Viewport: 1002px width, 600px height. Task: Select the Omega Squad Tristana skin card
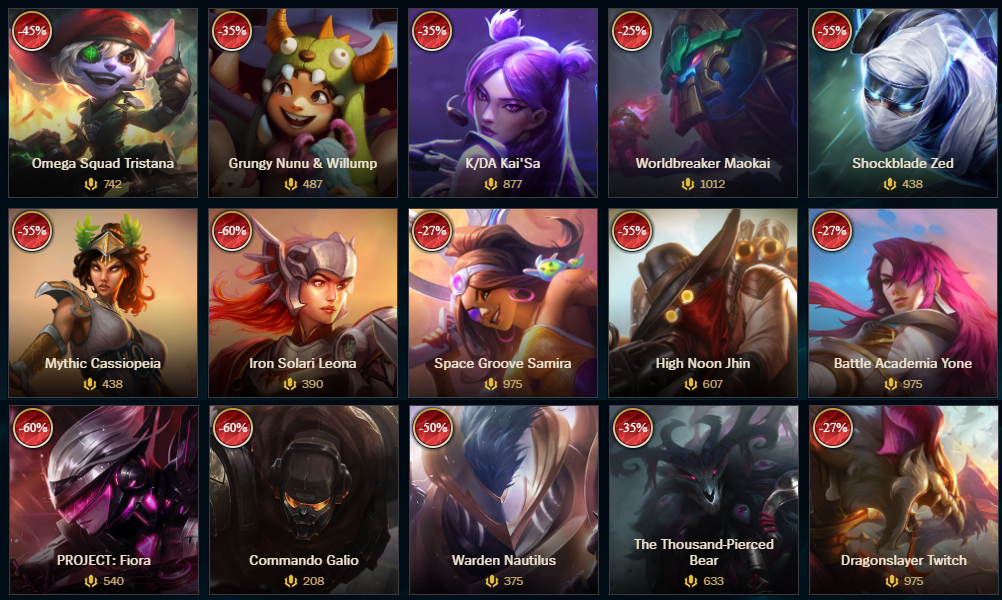103,103
